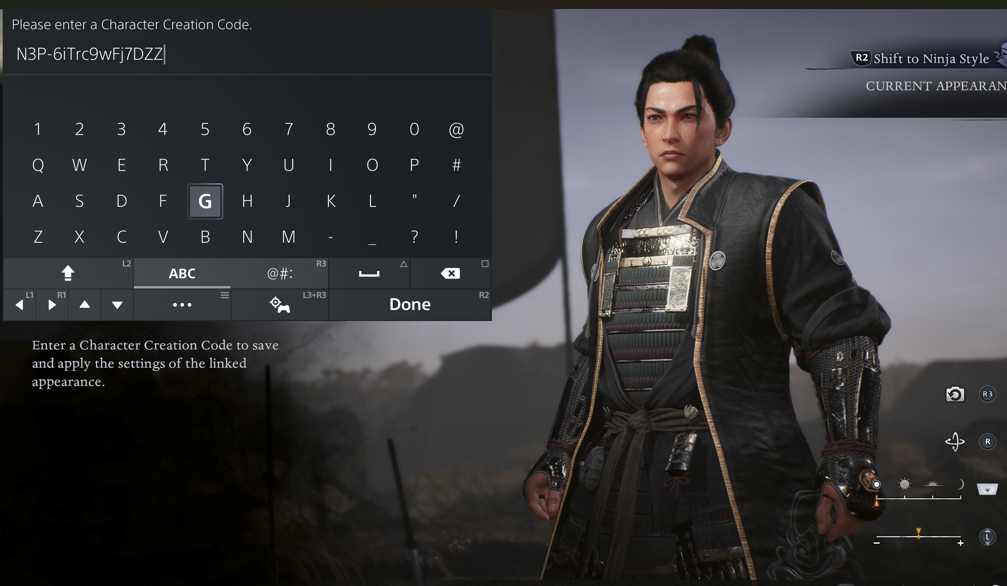Tap the backspace key

[450, 273]
